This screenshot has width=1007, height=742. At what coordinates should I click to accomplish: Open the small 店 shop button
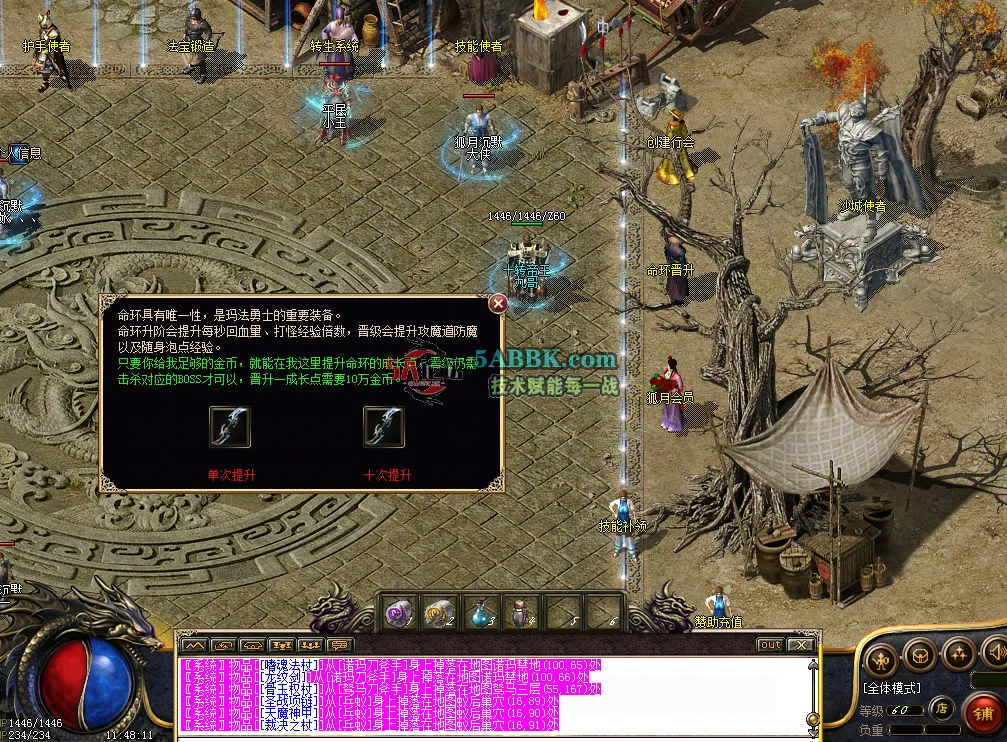(941, 708)
